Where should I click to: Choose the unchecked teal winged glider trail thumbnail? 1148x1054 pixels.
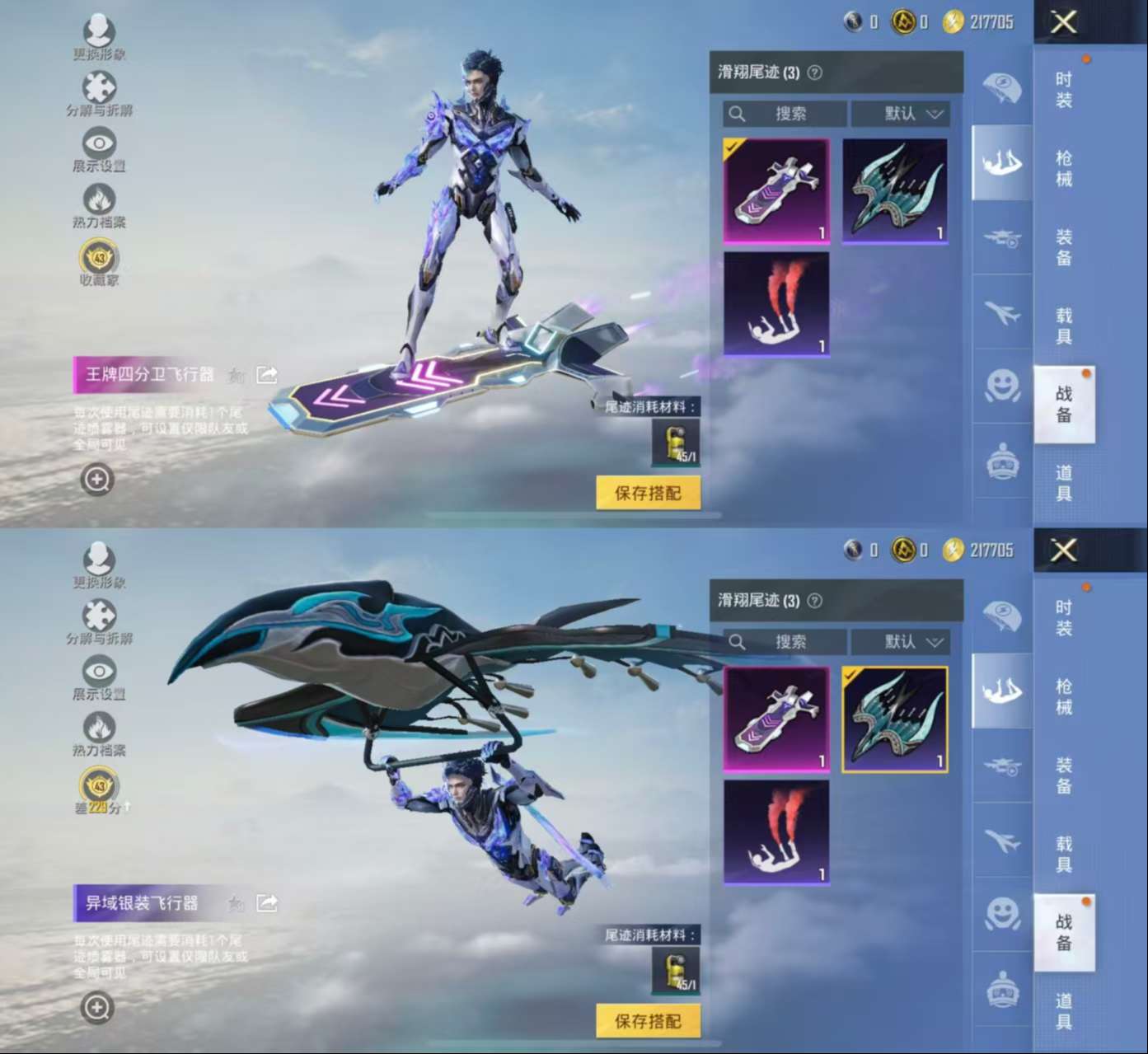coord(894,191)
